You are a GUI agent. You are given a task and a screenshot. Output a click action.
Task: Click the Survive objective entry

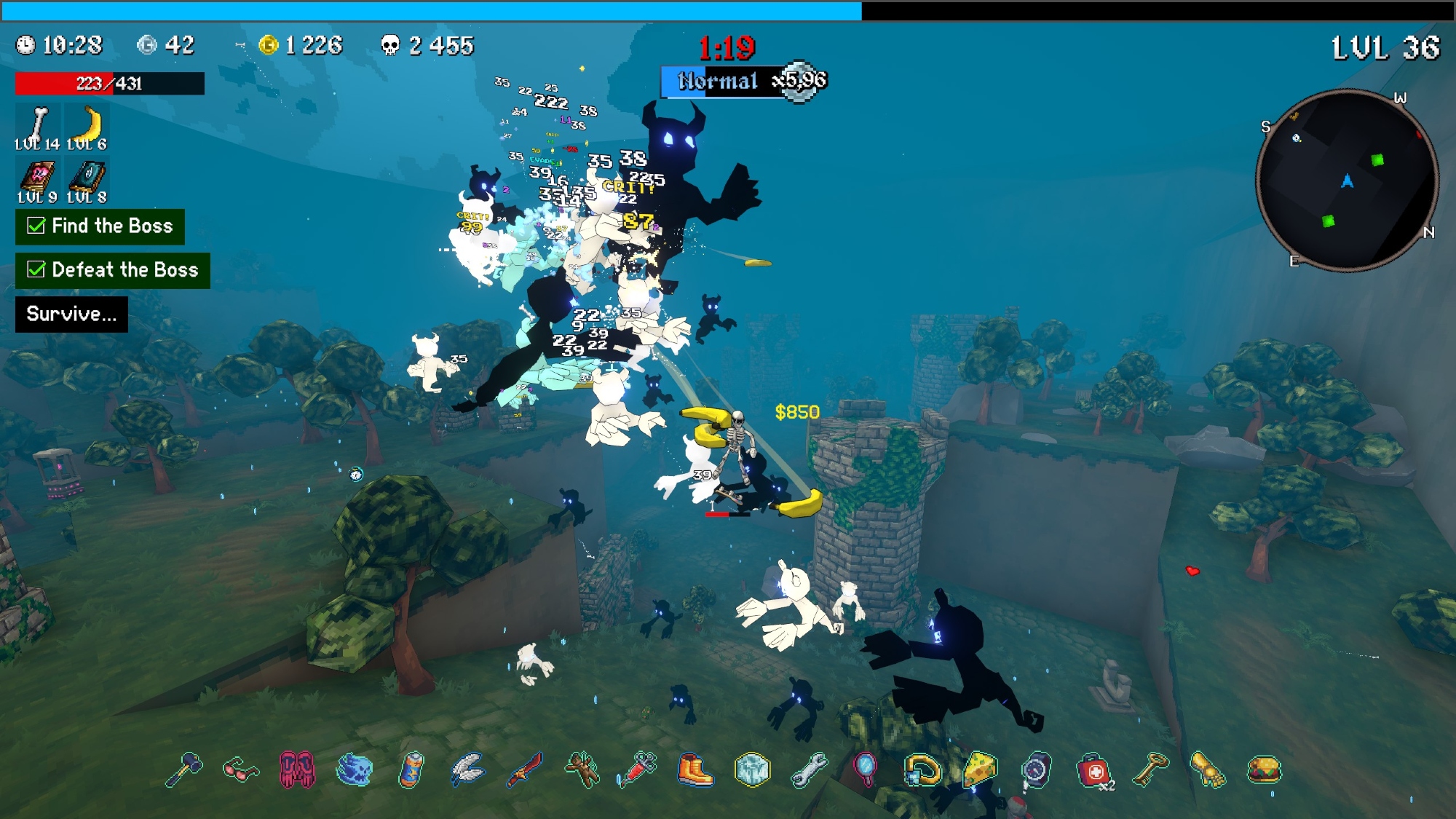click(x=71, y=314)
